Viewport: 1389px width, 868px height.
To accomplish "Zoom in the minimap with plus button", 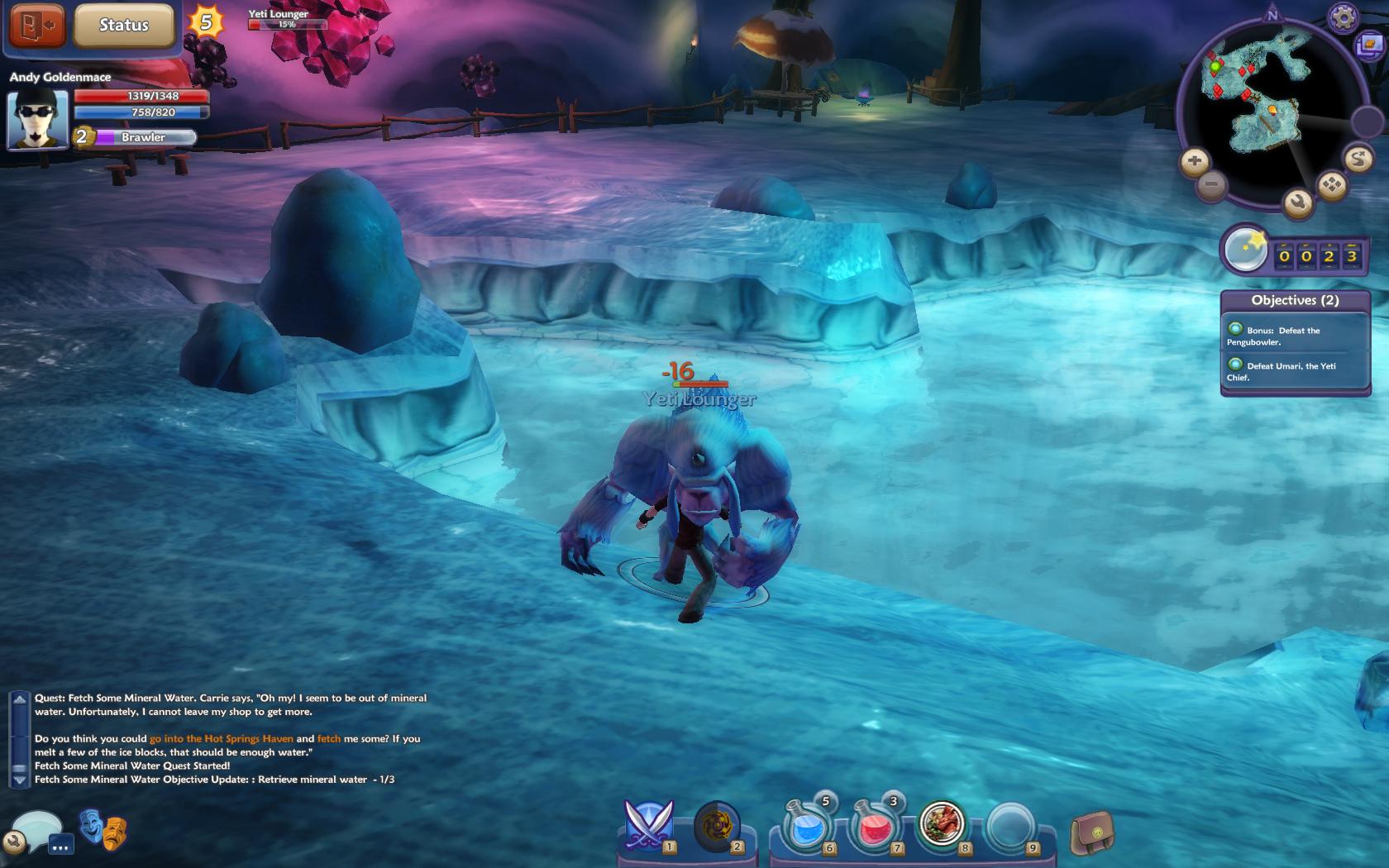I will 1194,160.
